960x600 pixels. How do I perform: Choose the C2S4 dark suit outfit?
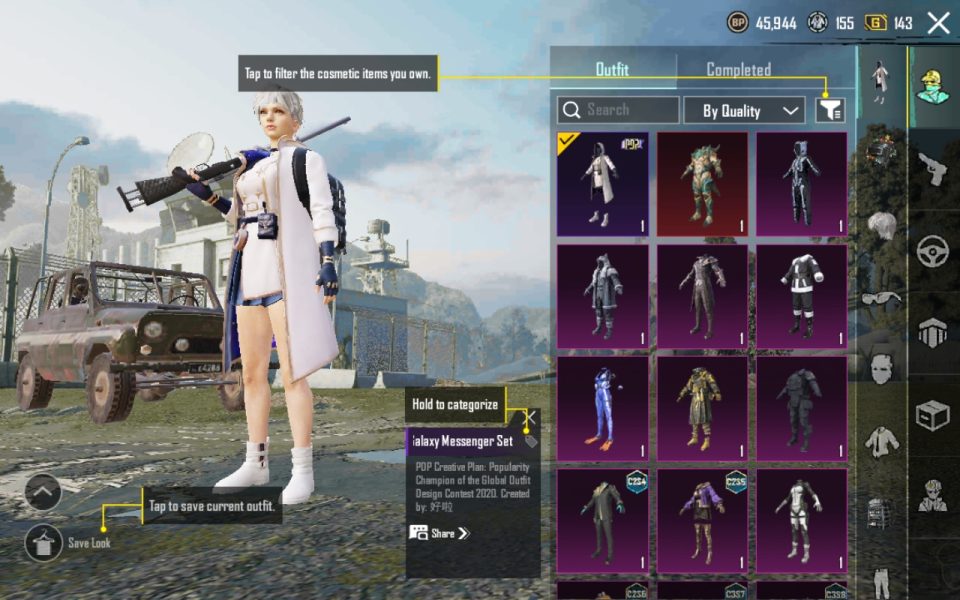[x=602, y=520]
